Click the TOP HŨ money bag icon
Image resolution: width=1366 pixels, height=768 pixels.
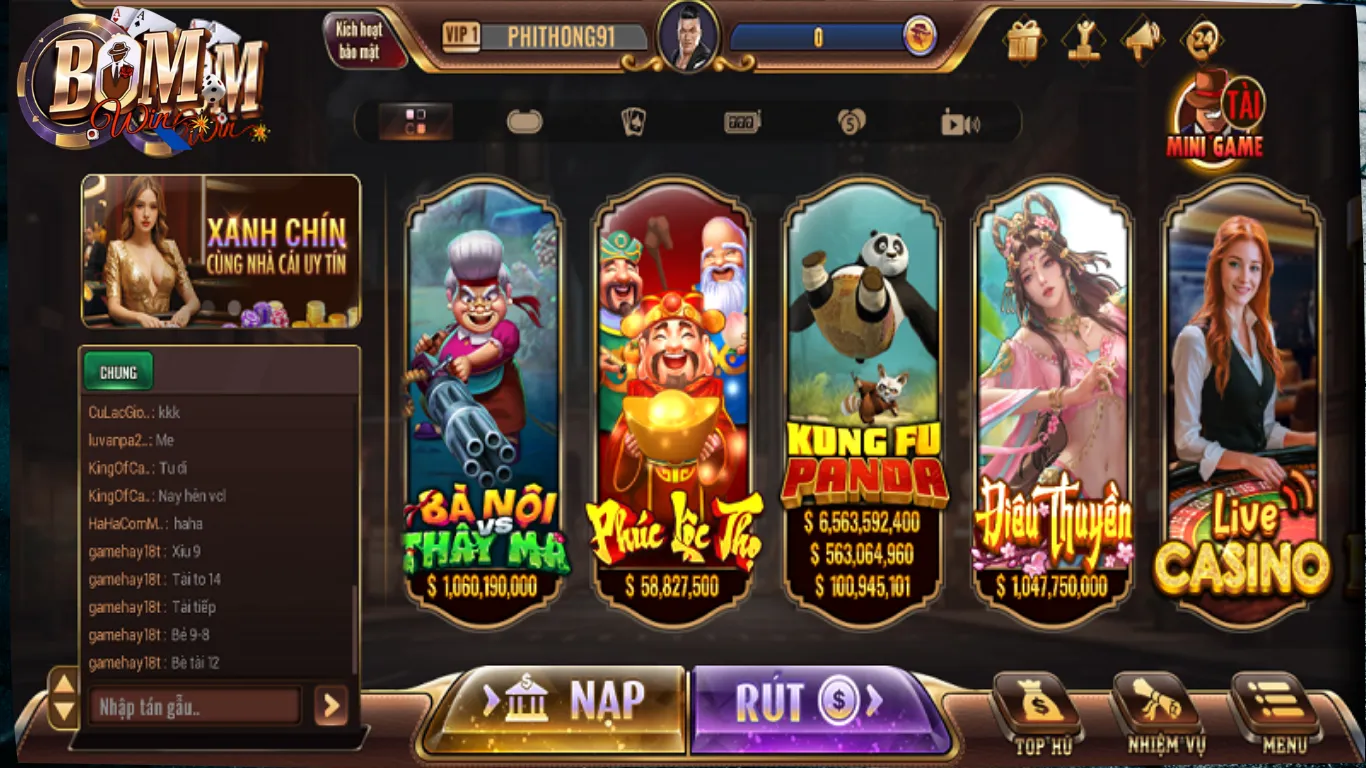(x=1040, y=710)
